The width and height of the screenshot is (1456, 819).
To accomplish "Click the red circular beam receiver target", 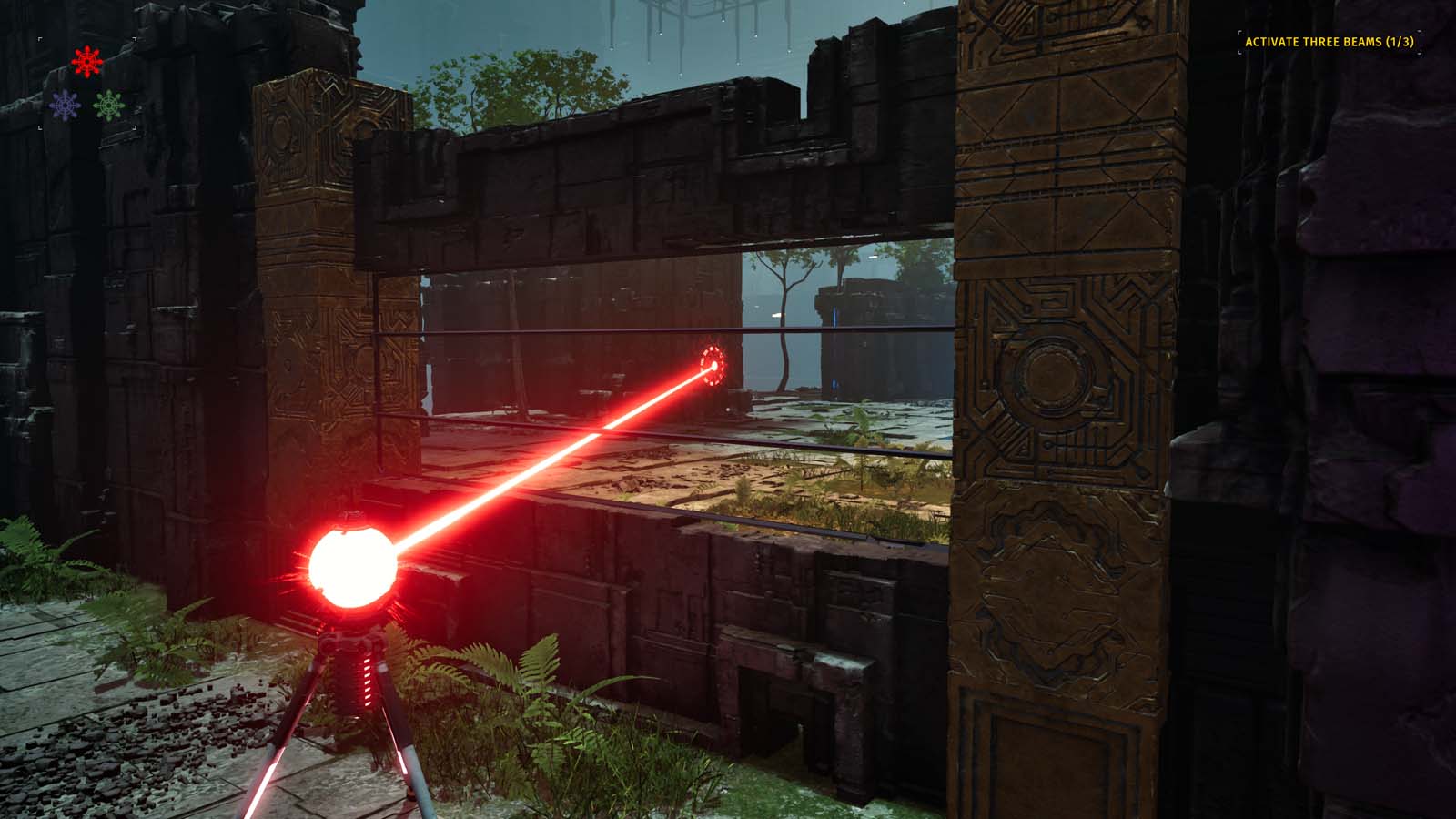I will click(713, 366).
